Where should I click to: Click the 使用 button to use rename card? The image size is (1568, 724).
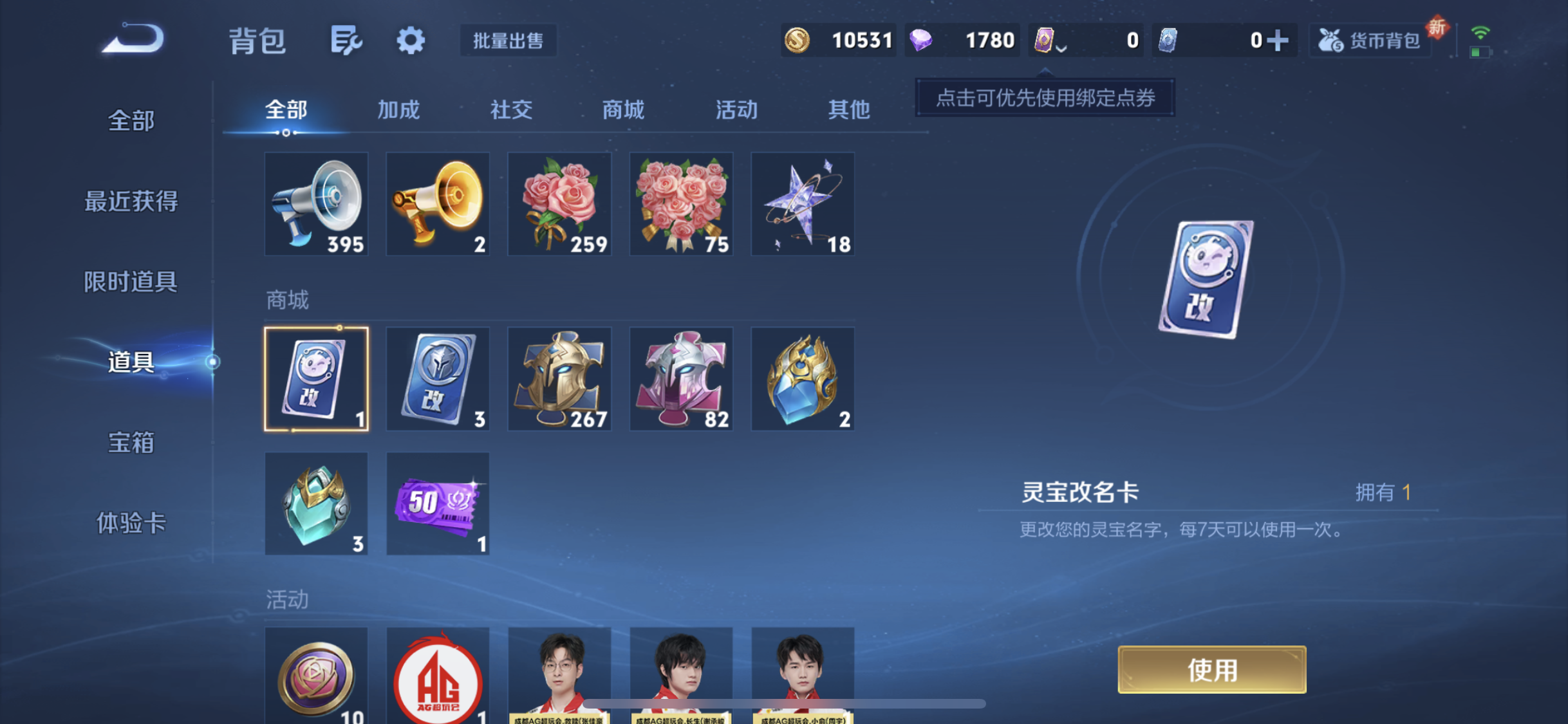pyautogui.click(x=1211, y=669)
